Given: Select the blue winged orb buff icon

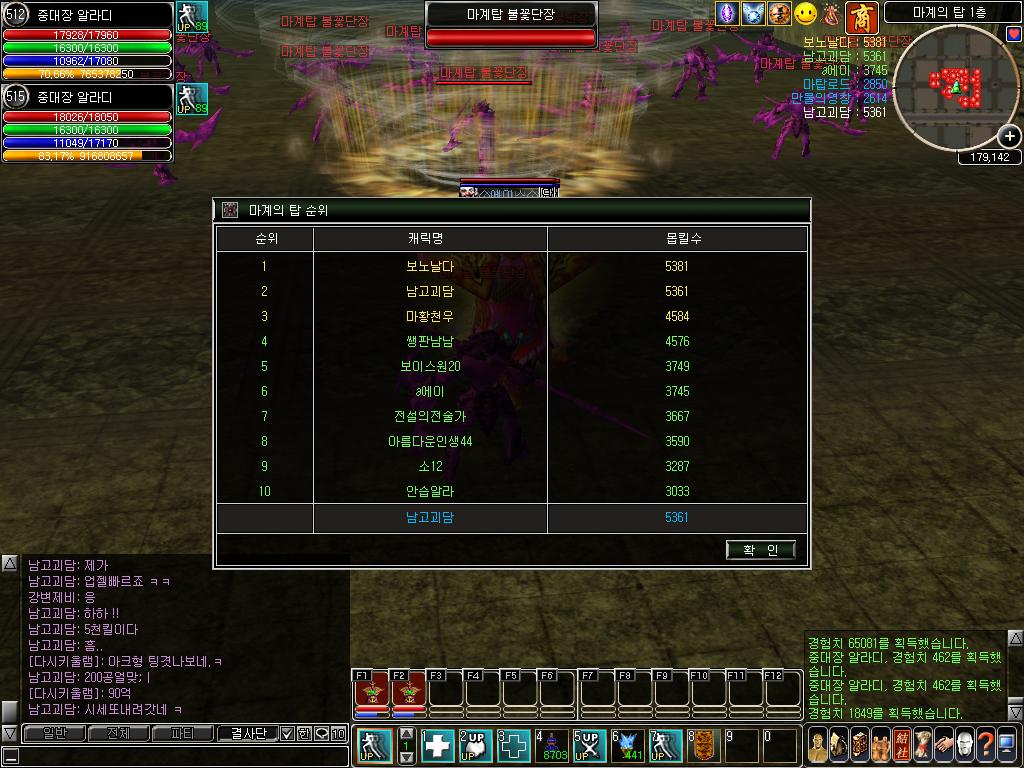Looking at the screenshot, I should [x=753, y=14].
